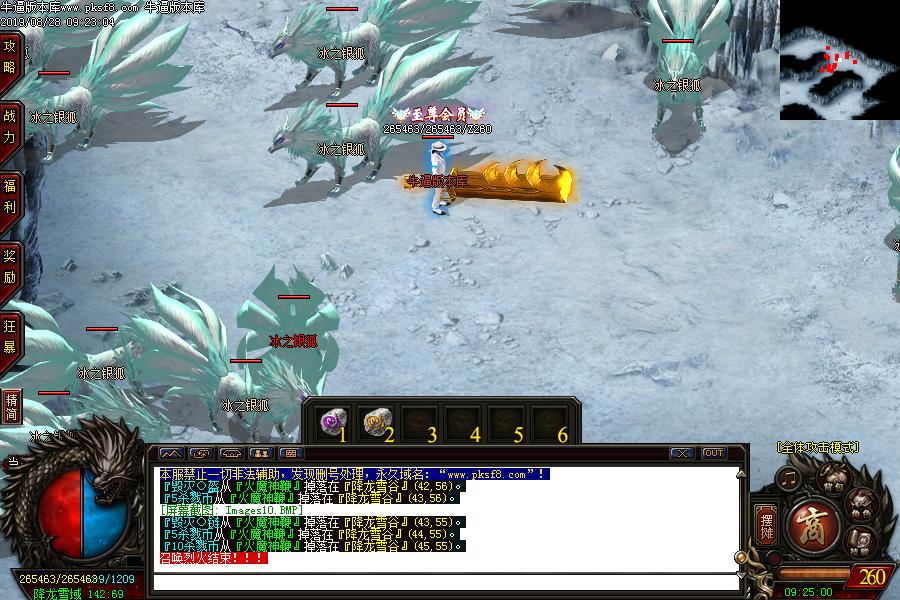Switch the 全体攻击模式 attack mode label
This screenshot has height=600, width=900.
[817, 448]
